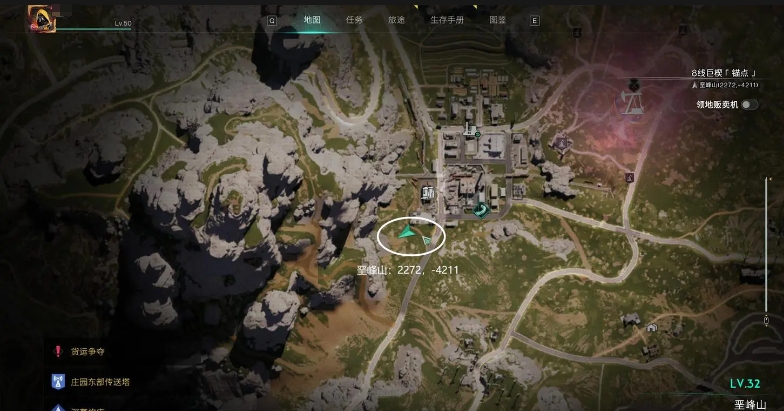Switch to the 生存手册 survival guide tab
Screen dimensions: 784x411
click(445, 19)
